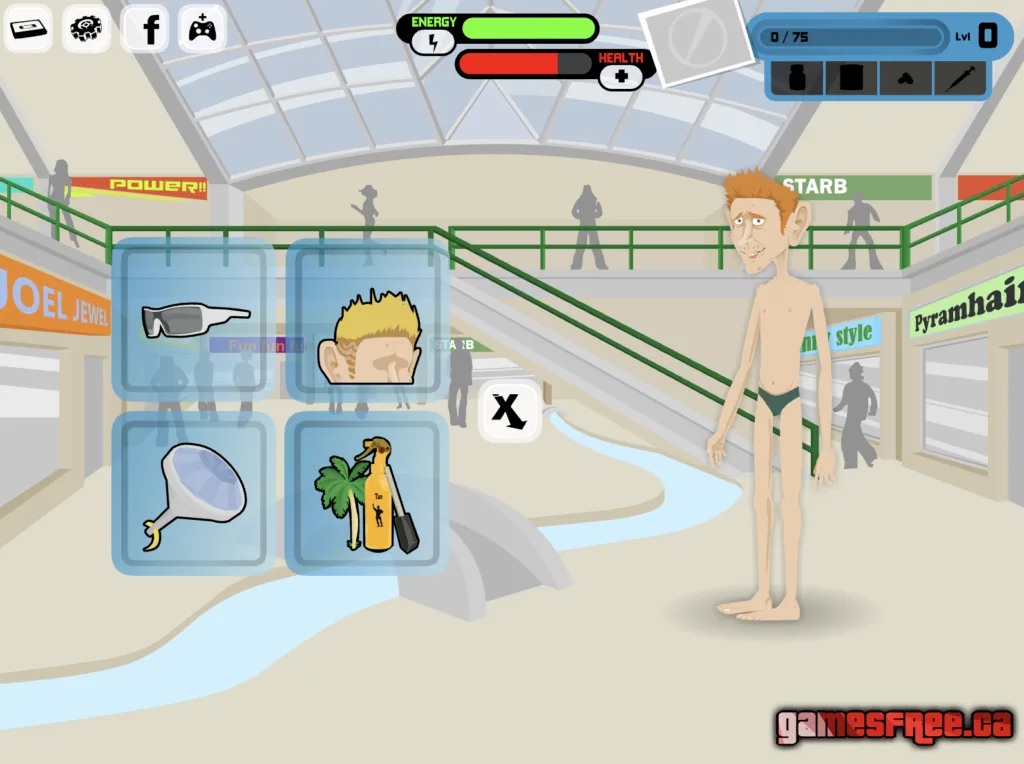Viewport: 1024px width, 764px height.
Task: Select the pills item slot
Action: point(905,78)
